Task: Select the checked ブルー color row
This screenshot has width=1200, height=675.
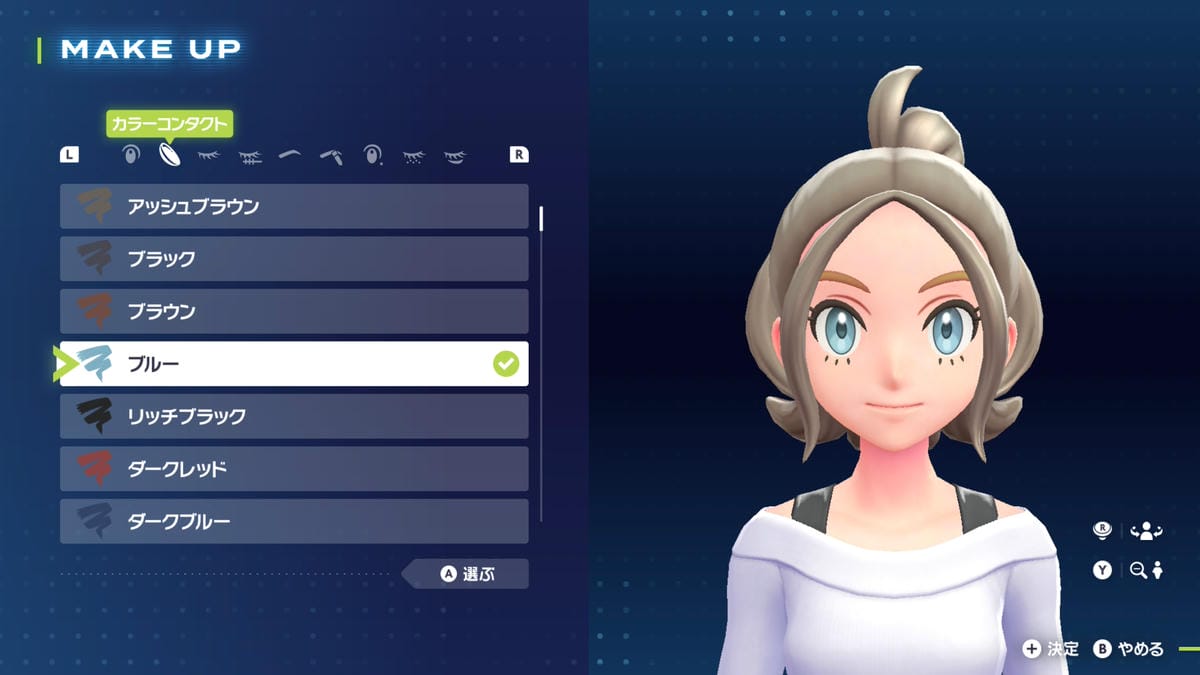Action: [294, 364]
